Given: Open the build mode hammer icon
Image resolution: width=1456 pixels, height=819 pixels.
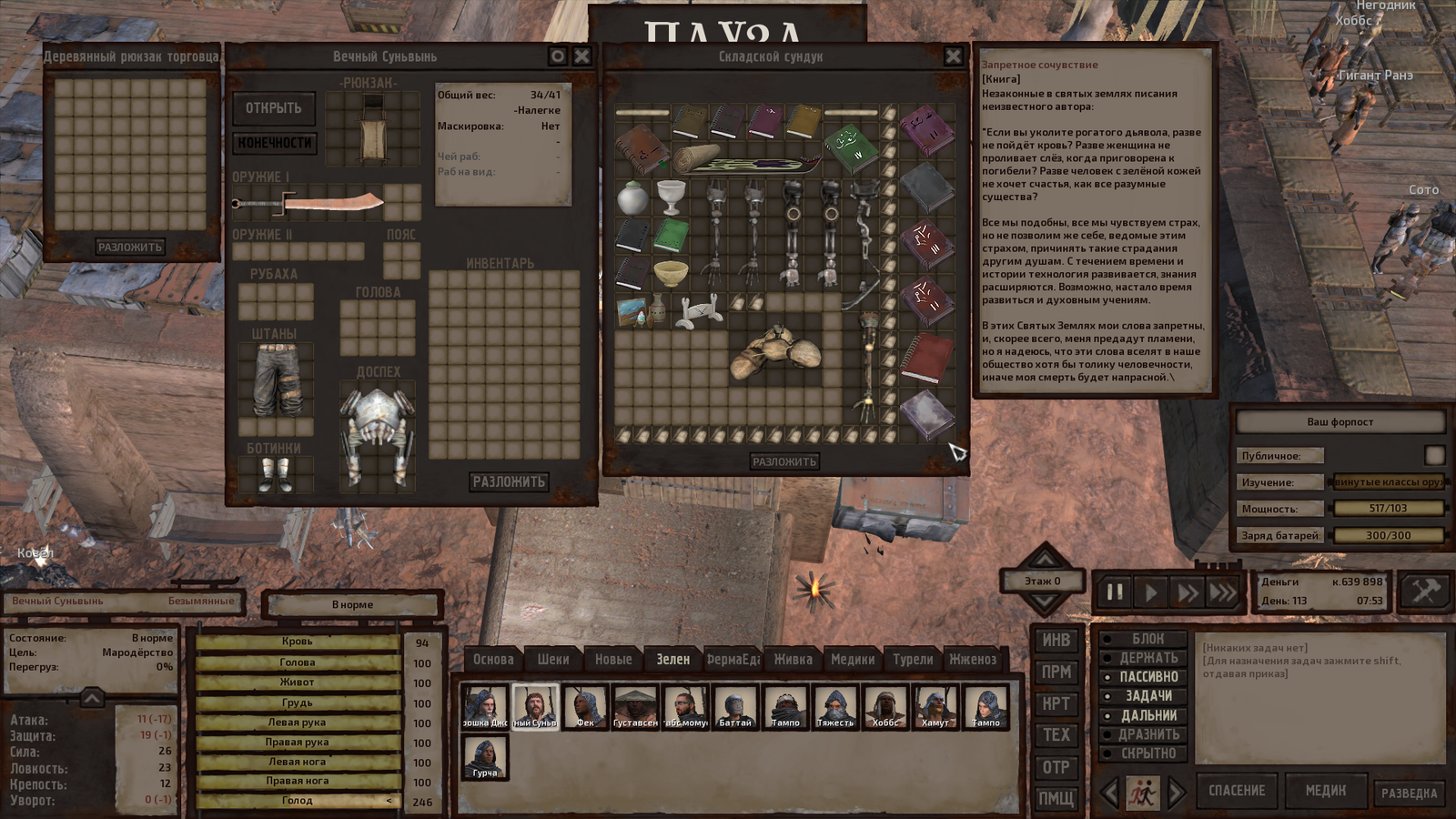Looking at the screenshot, I should pyautogui.click(x=1424, y=591).
